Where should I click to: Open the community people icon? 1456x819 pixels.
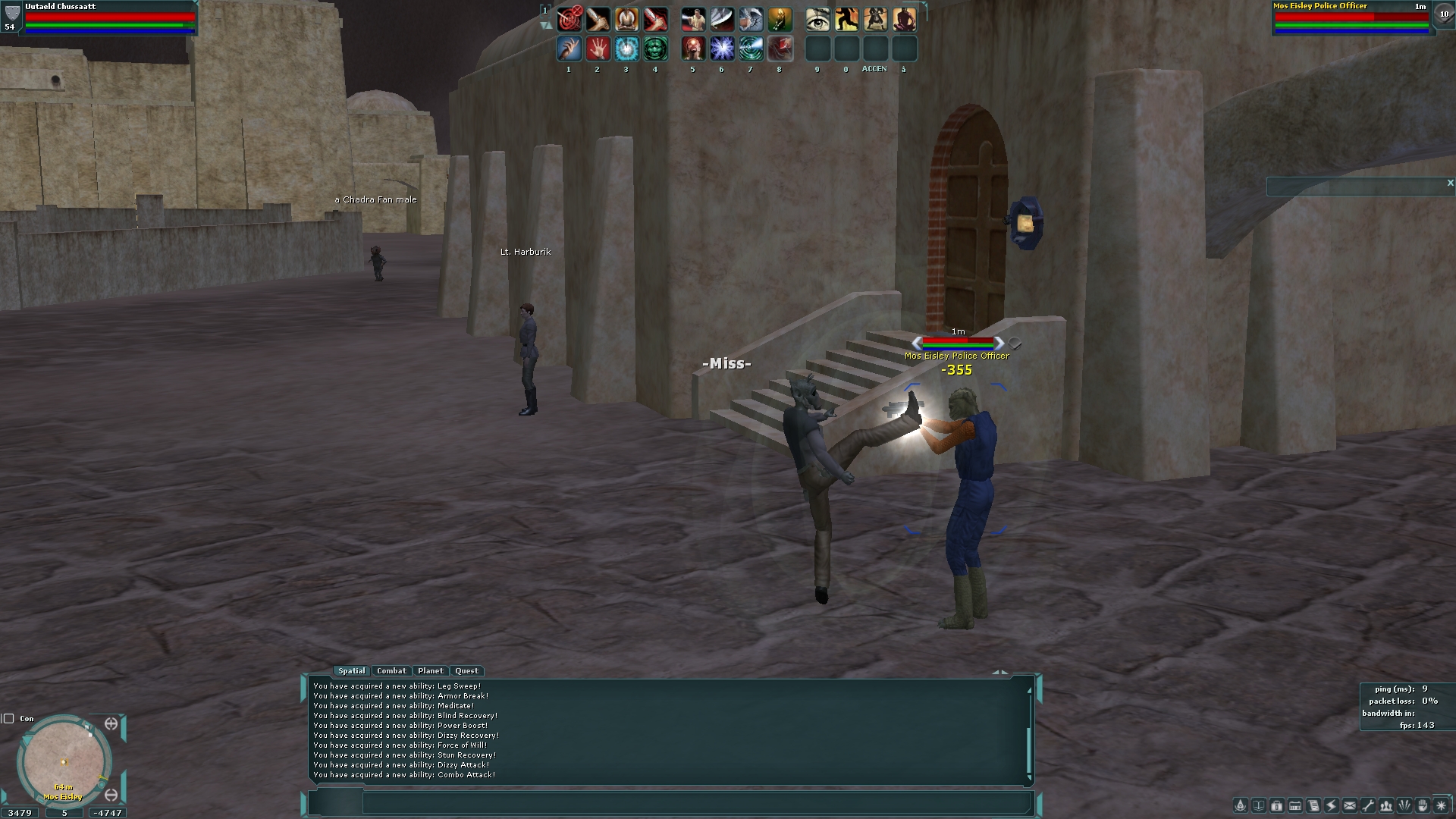tap(1388, 805)
